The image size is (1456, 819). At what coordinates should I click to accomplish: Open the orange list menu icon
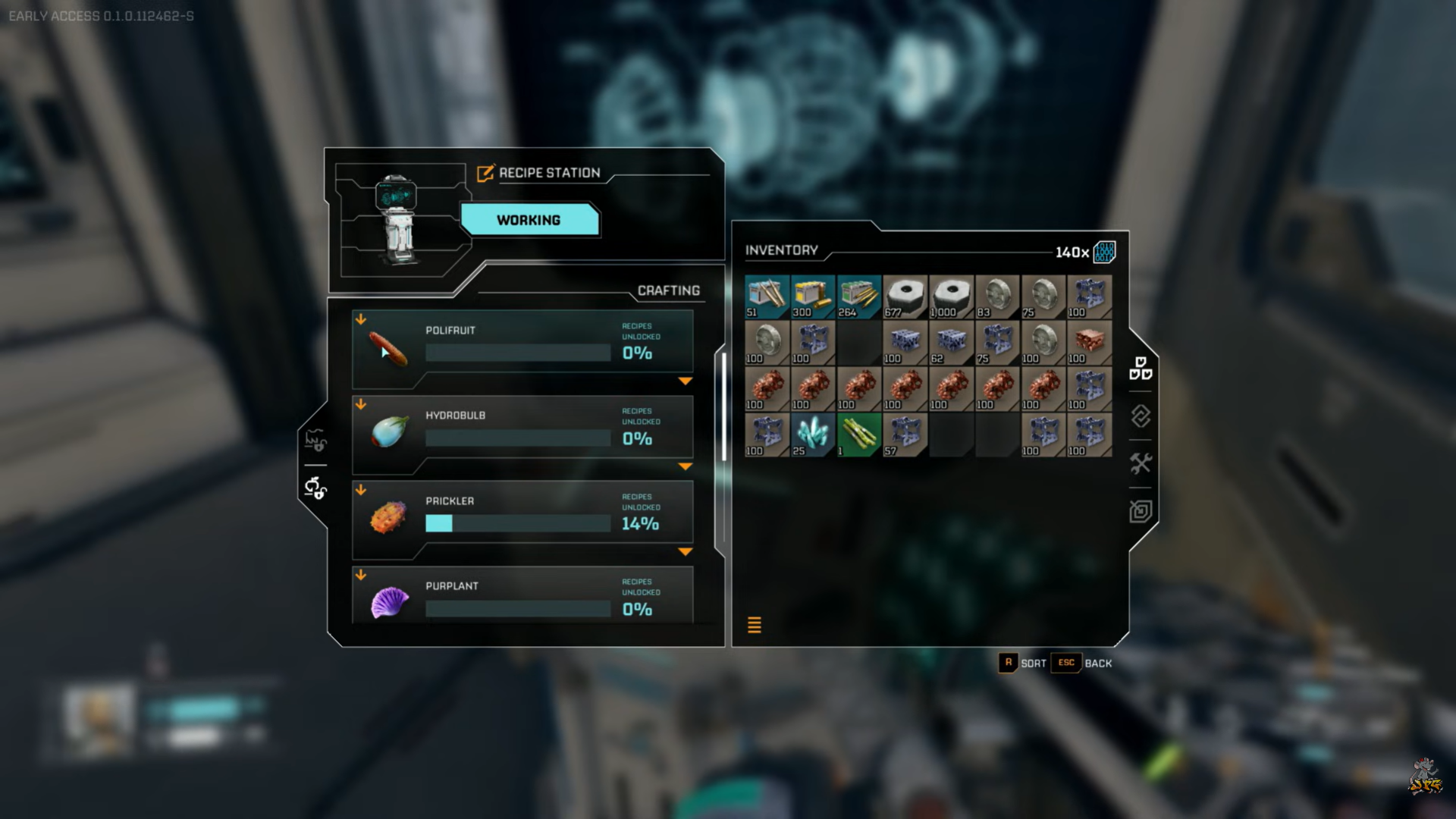(755, 625)
